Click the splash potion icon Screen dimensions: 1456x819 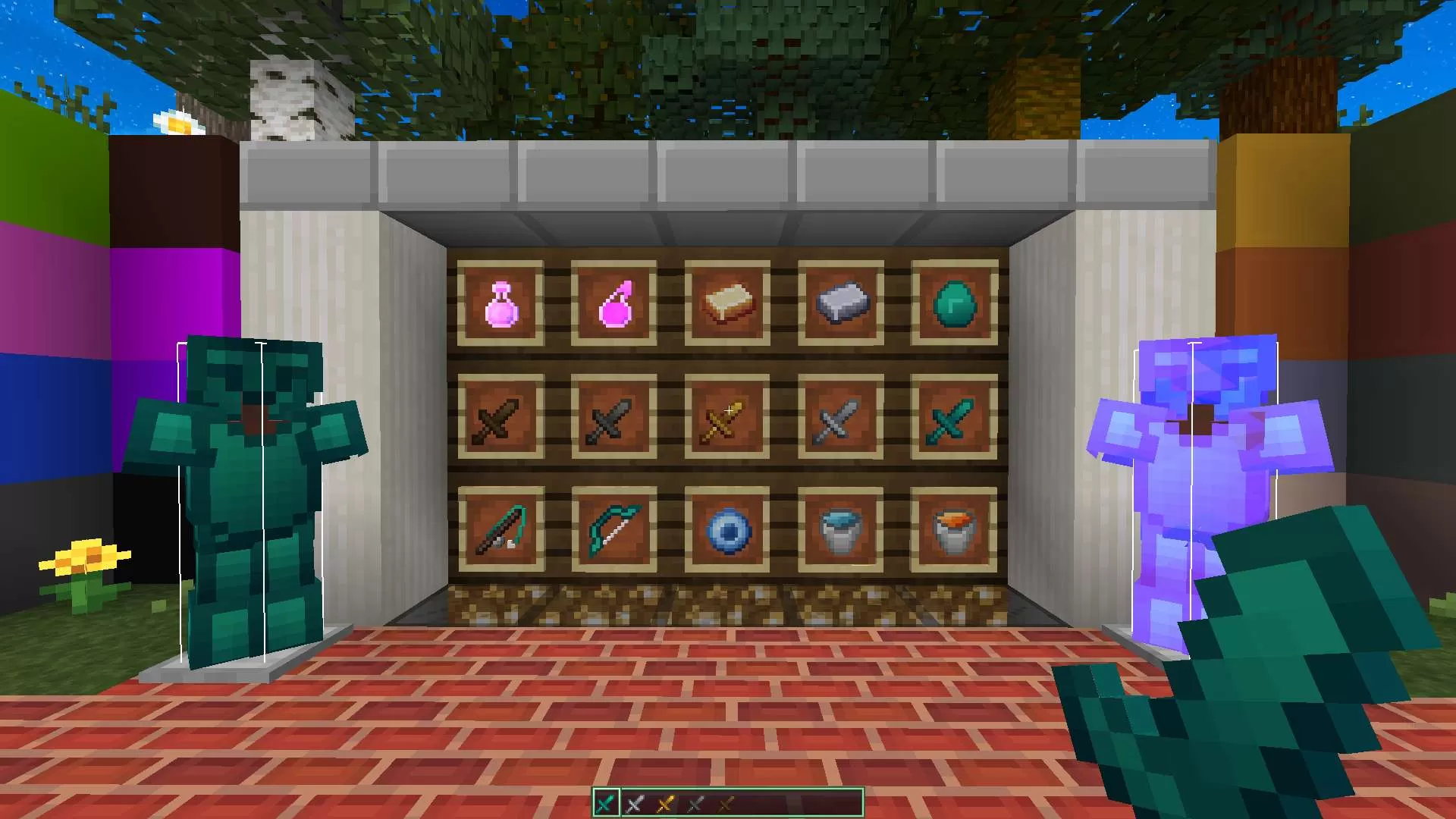pos(615,303)
